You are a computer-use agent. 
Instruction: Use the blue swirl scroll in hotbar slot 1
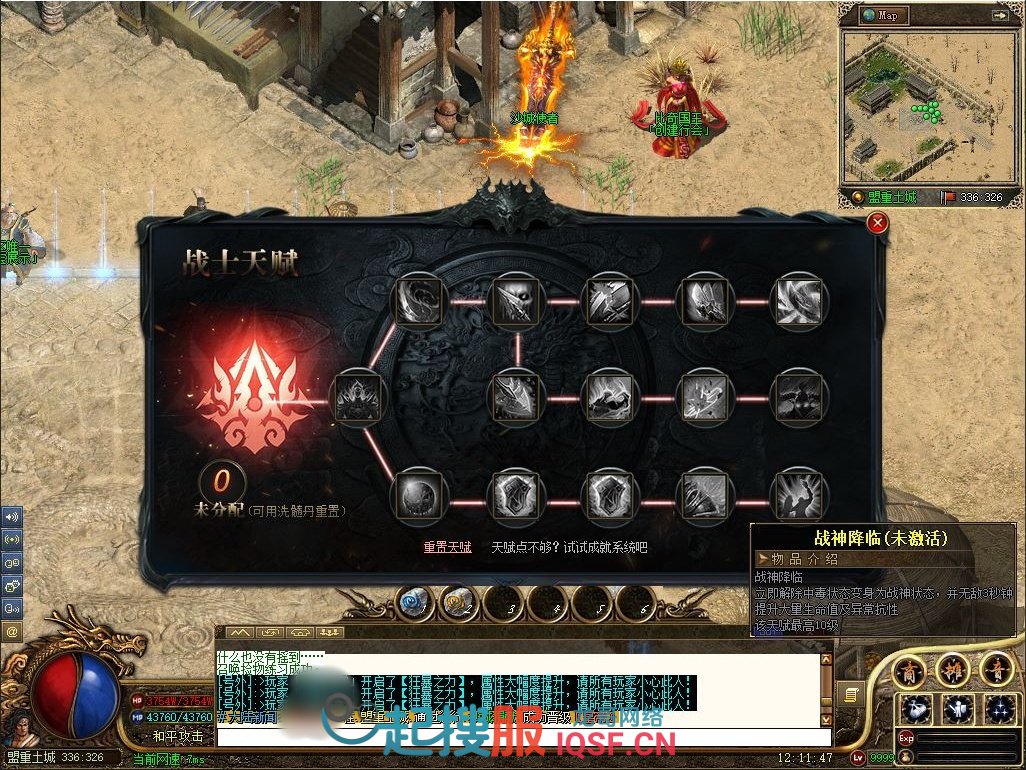pyautogui.click(x=414, y=603)
